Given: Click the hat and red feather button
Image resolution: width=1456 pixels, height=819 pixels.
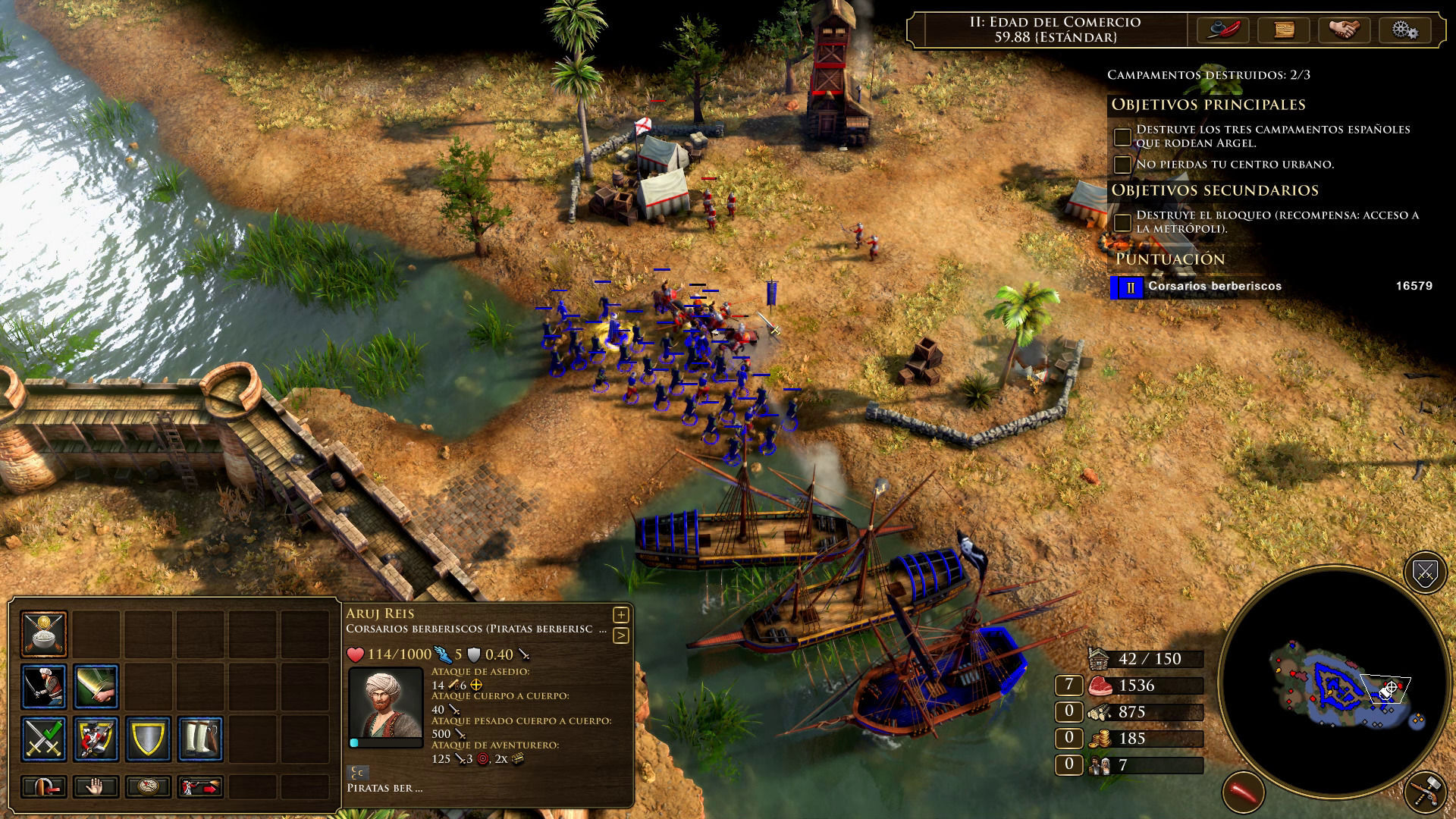Looking at the screenshot, I should (x=1222, y=30).
